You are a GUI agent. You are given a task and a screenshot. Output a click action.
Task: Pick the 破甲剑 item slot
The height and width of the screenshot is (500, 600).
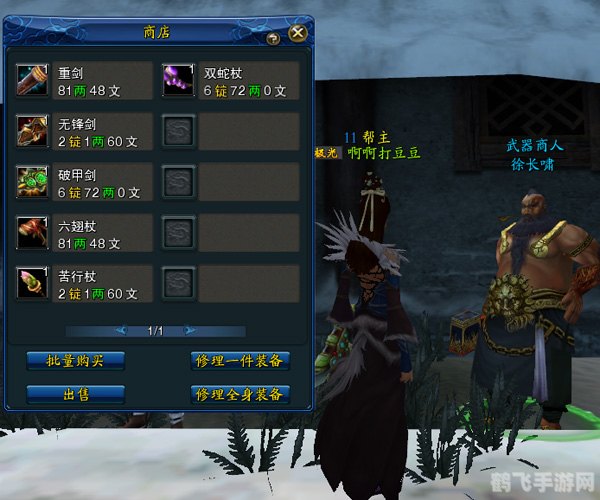coord(33,181)
